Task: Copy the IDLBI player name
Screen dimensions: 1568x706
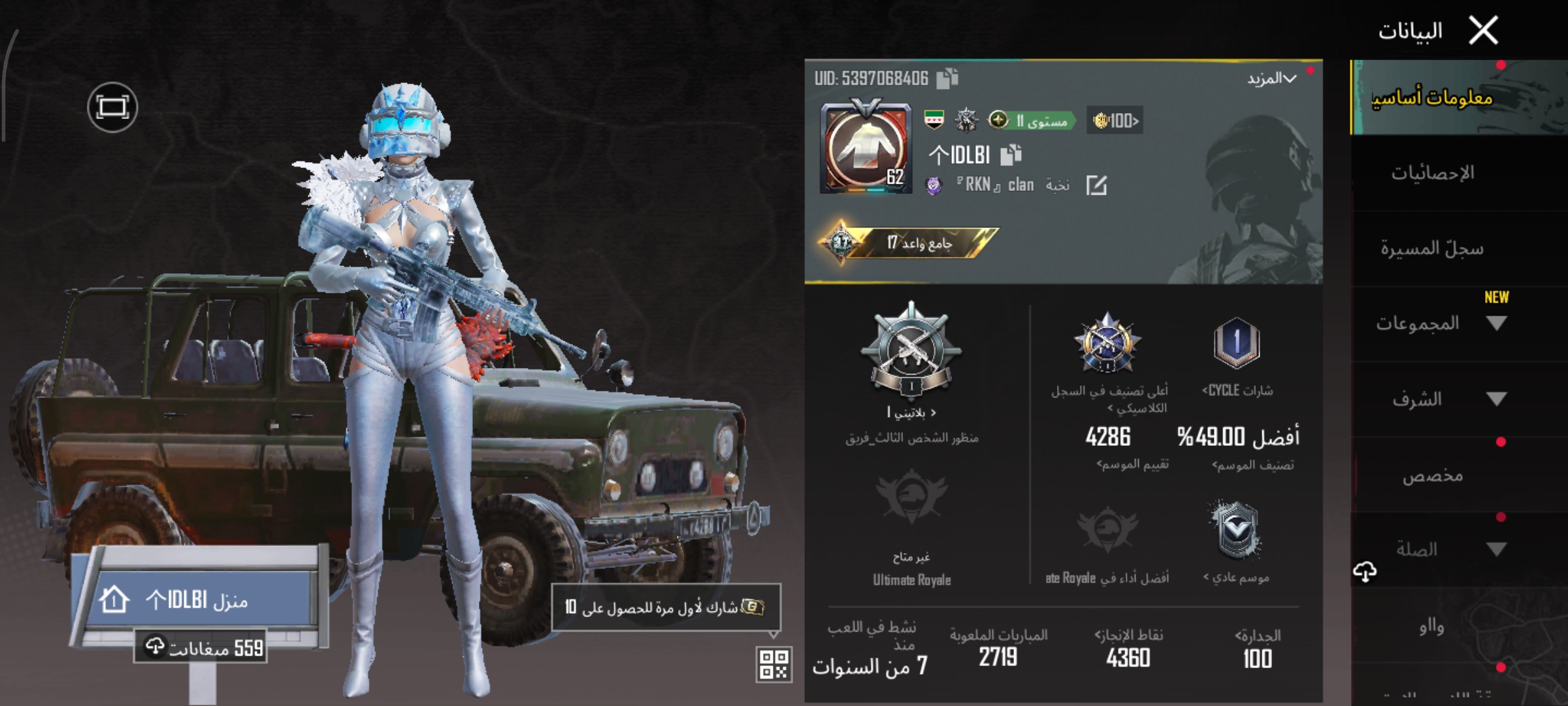Action: click(x=1011, y=155)
